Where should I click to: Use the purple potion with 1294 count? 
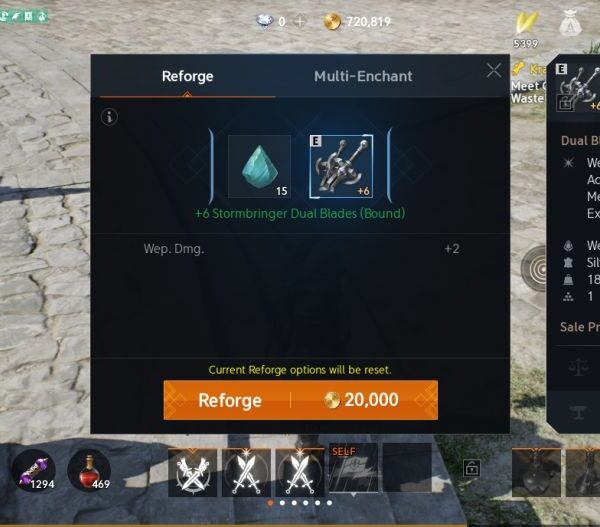[x=32, y=469]
